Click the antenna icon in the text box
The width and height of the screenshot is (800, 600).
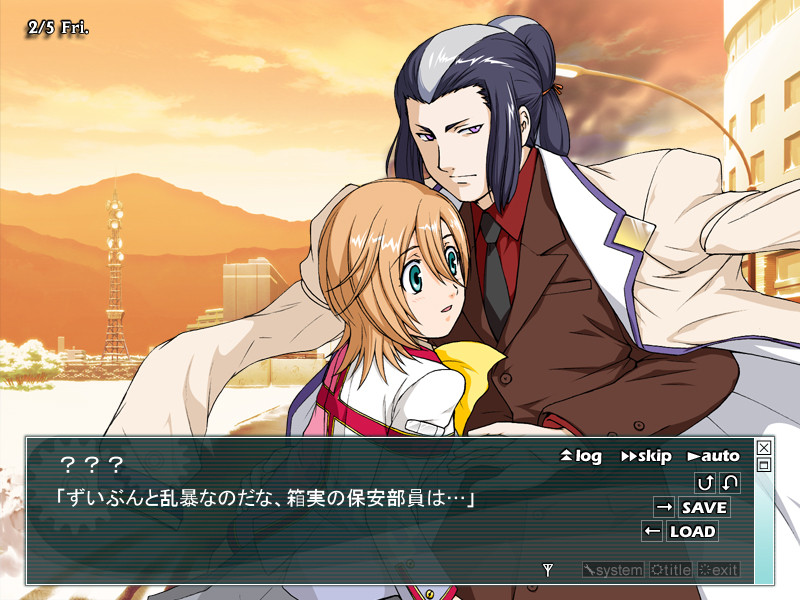tap(547, 570)
